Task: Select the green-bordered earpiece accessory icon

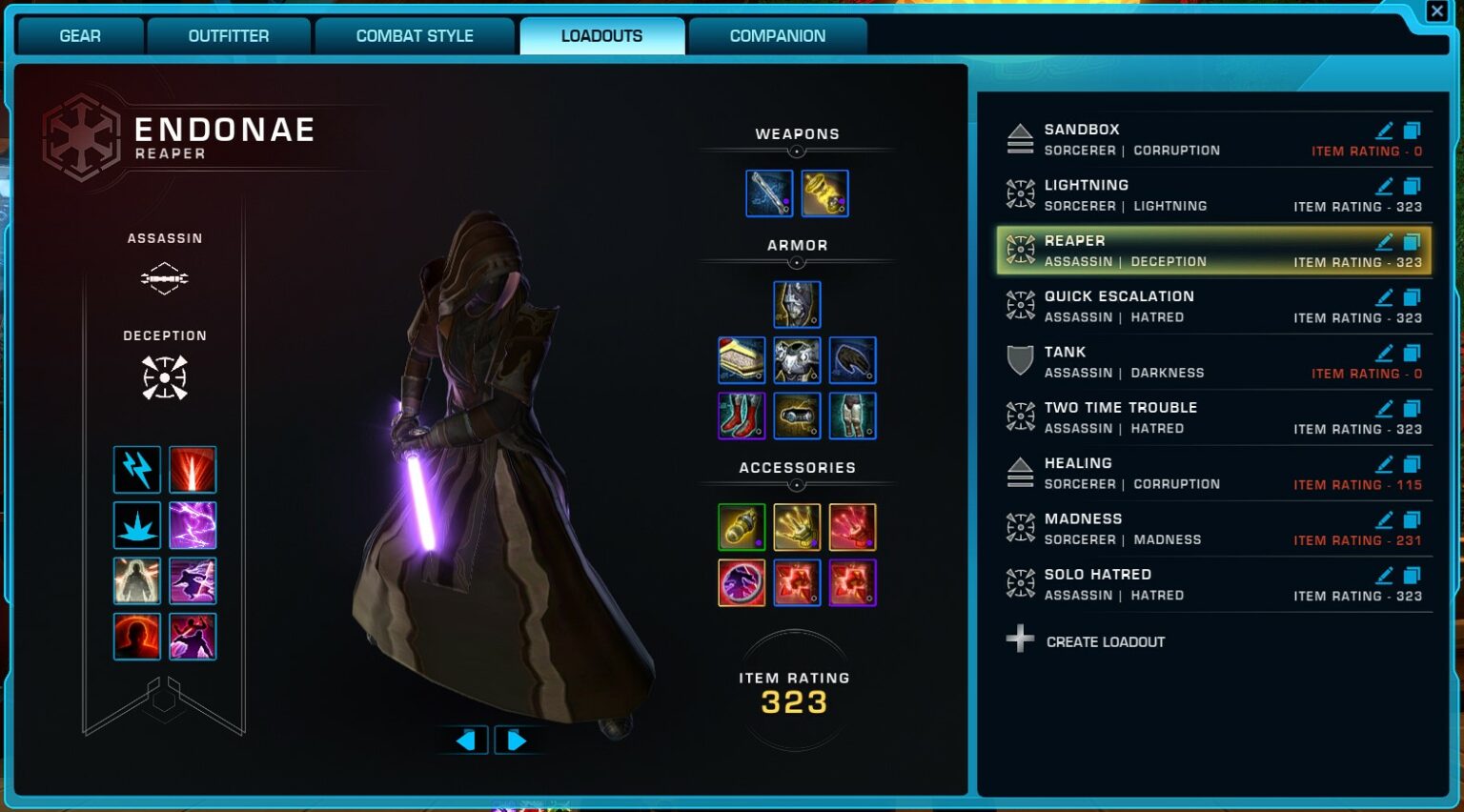Action: point(742,526)
